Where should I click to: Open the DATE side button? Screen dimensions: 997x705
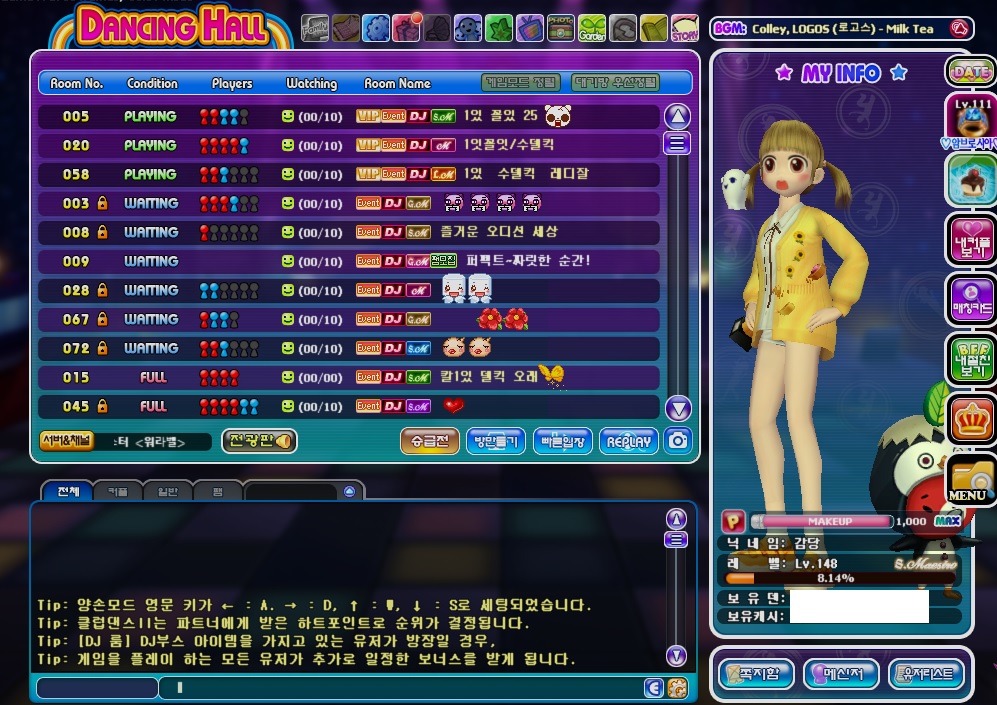click(969, 72)
